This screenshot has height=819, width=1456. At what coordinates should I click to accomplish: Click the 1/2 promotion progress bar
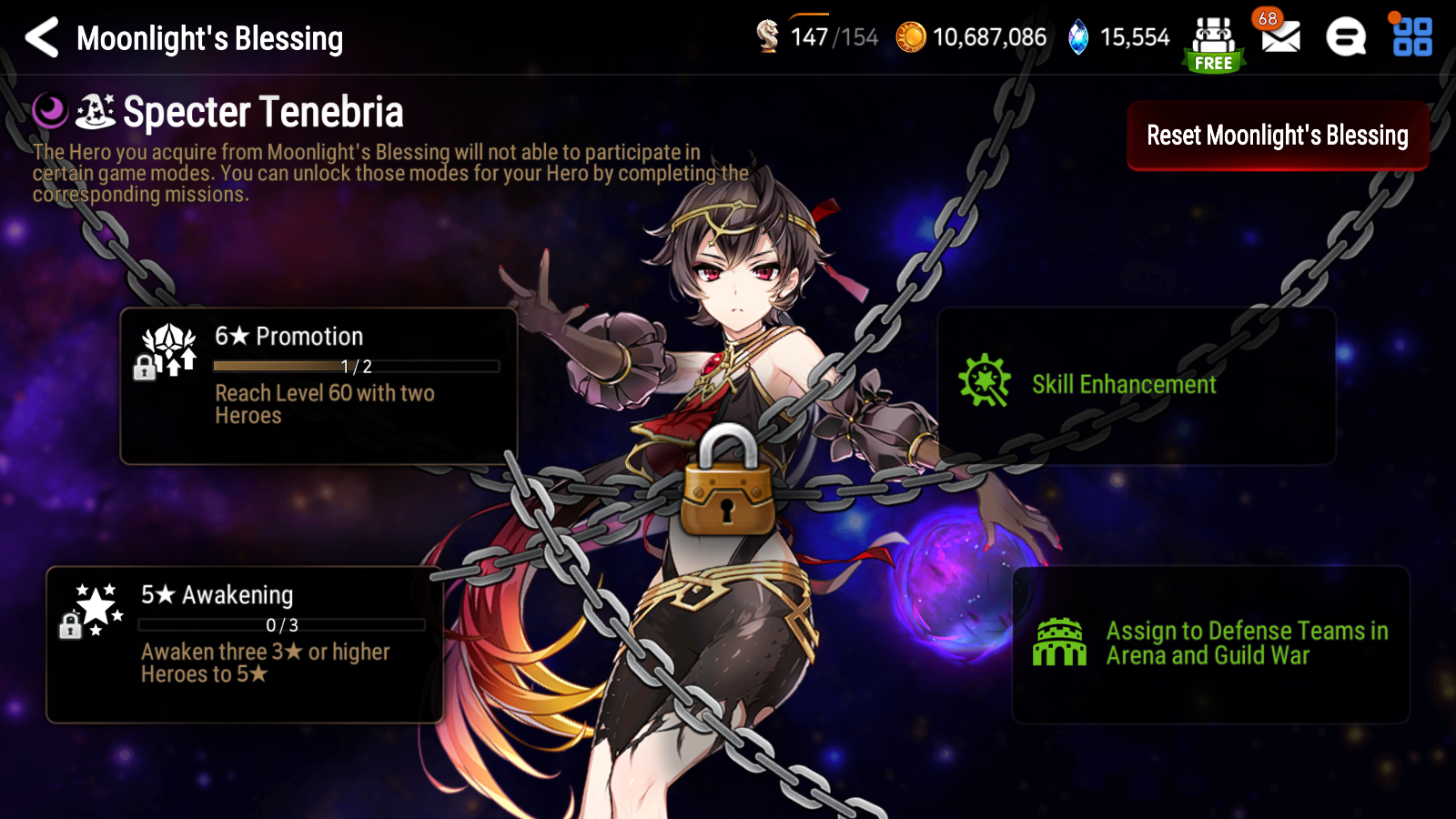tap(355, 366)
